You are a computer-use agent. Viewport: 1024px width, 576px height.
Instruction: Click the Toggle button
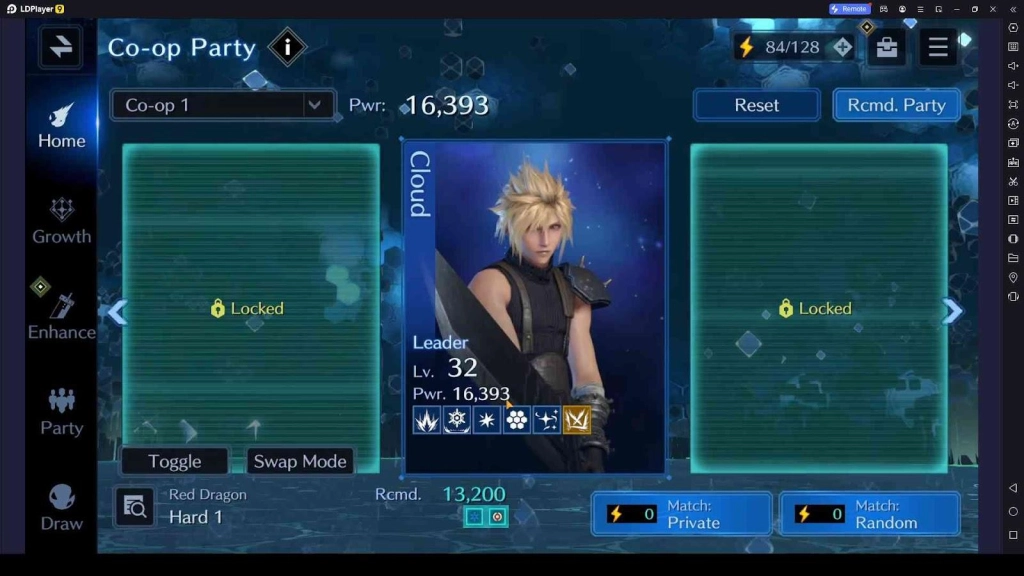coord(175,461)
